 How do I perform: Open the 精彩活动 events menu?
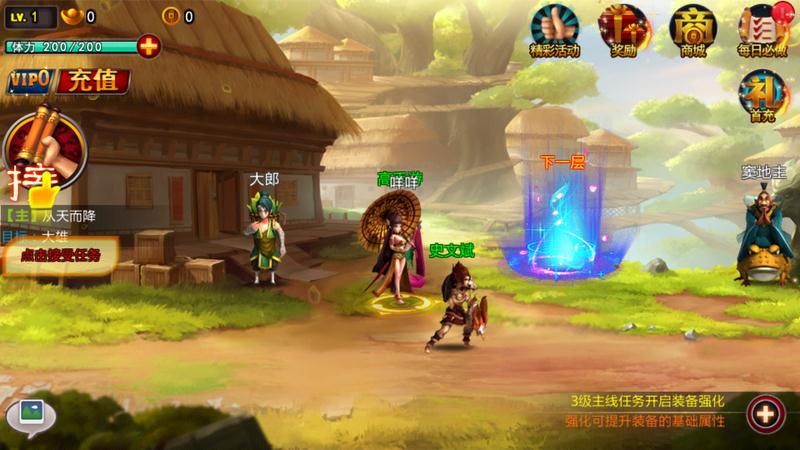click(554, 30)
